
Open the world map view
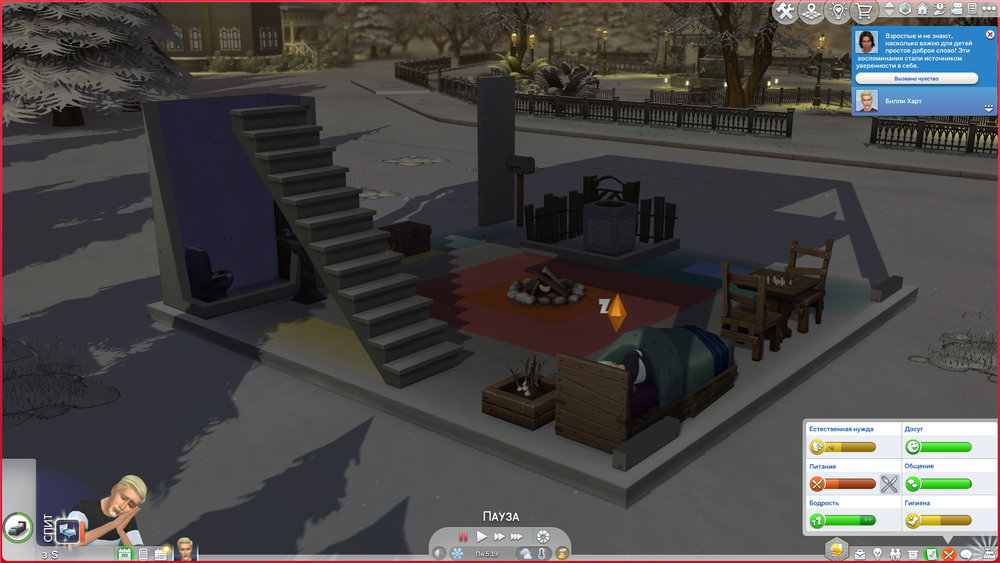[x=812, y=11]
